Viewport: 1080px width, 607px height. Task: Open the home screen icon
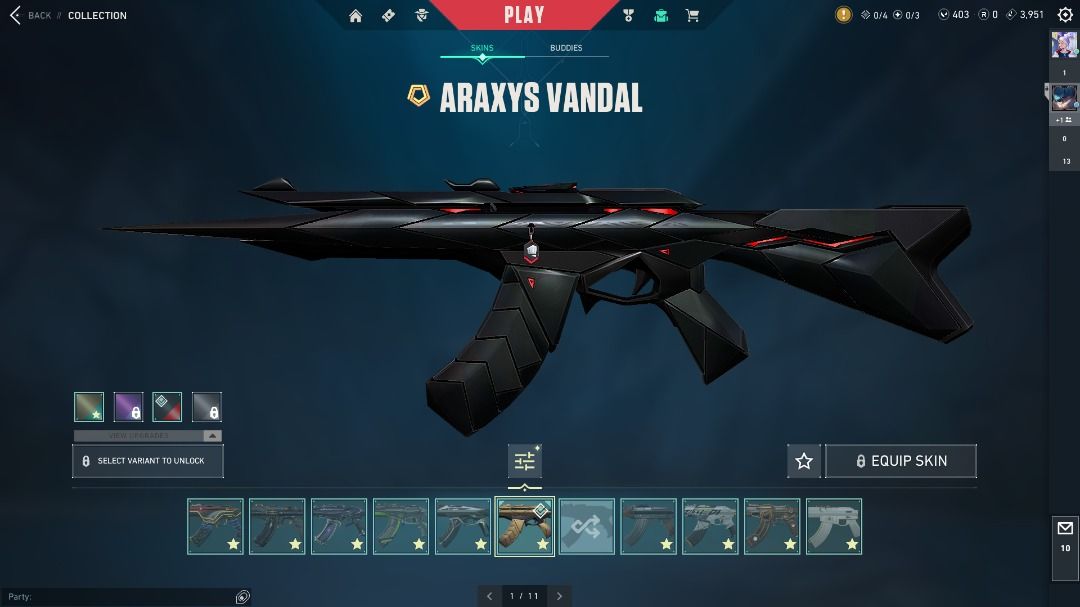356,15
